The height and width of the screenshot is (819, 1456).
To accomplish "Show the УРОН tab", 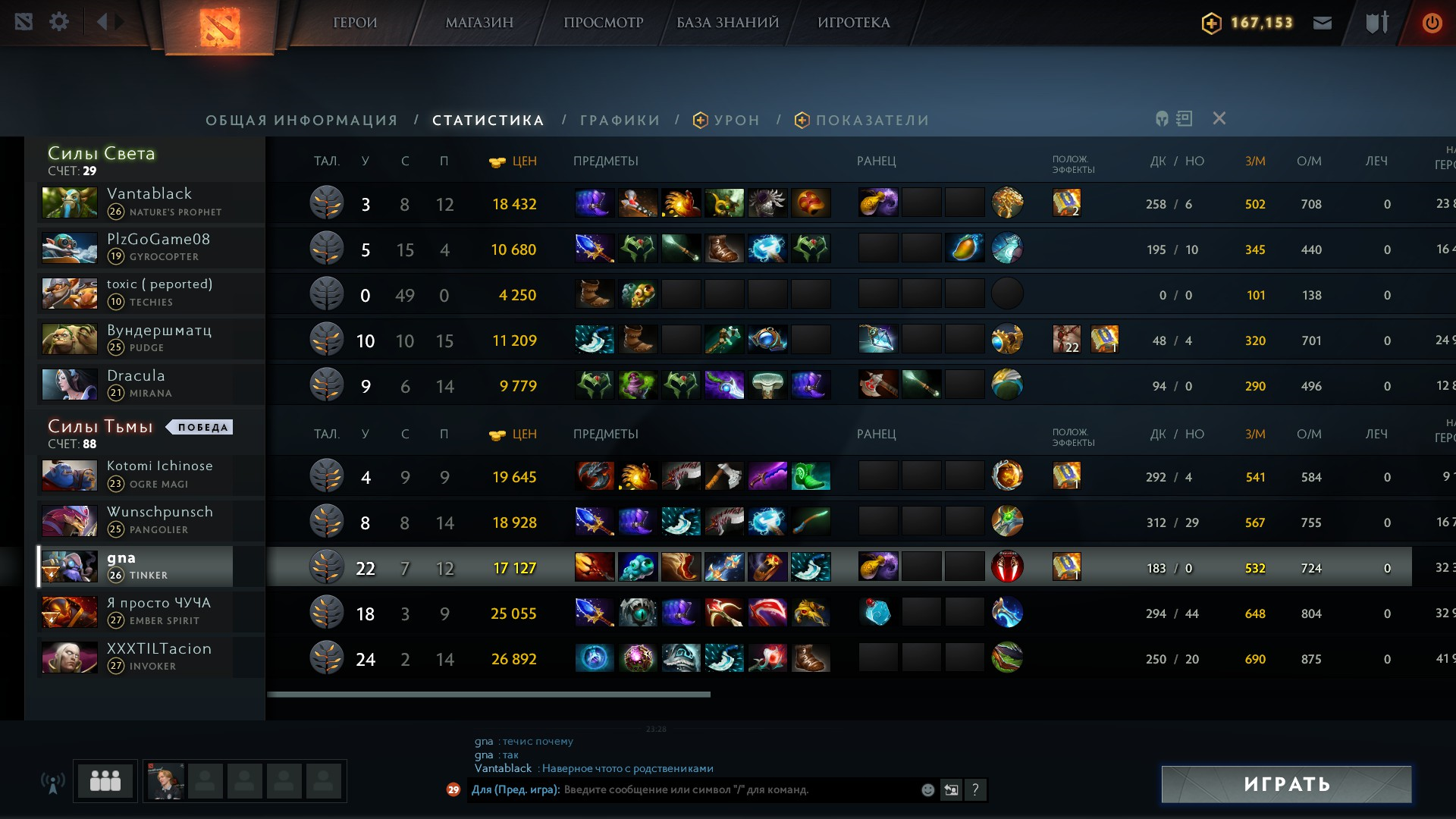I will (726, 121).
